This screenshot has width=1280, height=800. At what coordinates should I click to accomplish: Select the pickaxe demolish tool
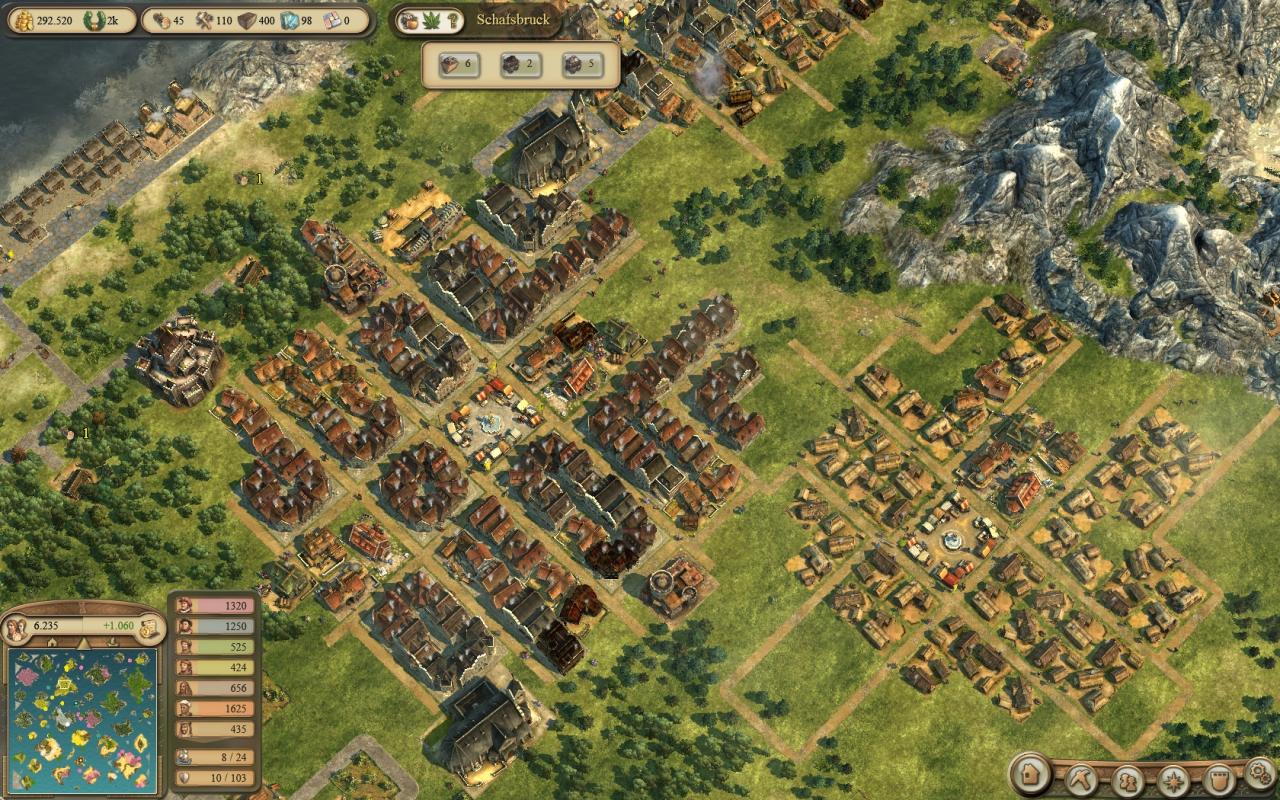point(1082,777)
